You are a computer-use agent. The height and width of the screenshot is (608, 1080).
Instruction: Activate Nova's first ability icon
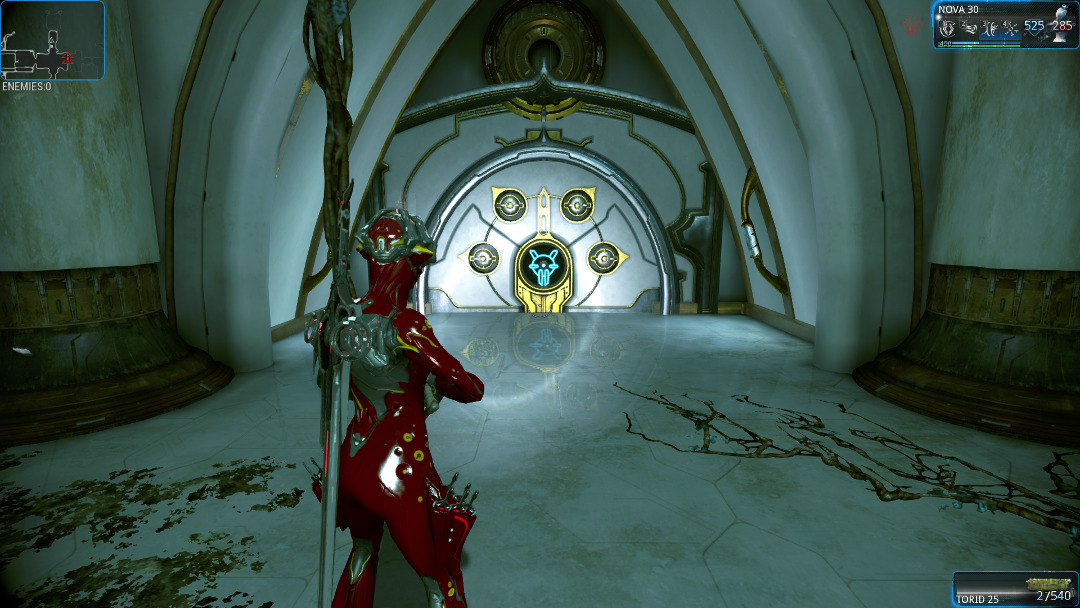click(945, 29)
